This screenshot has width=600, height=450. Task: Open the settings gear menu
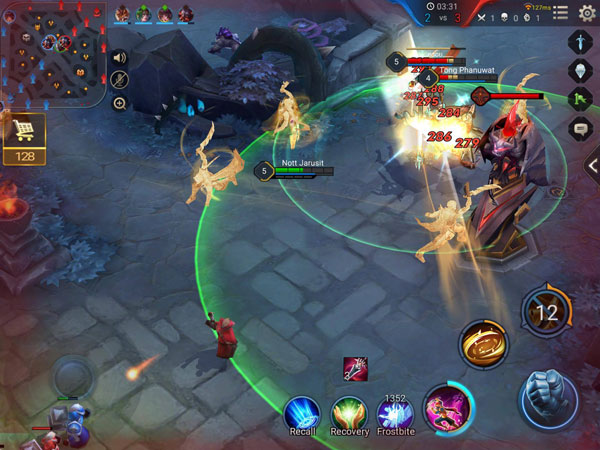(587, 12)
